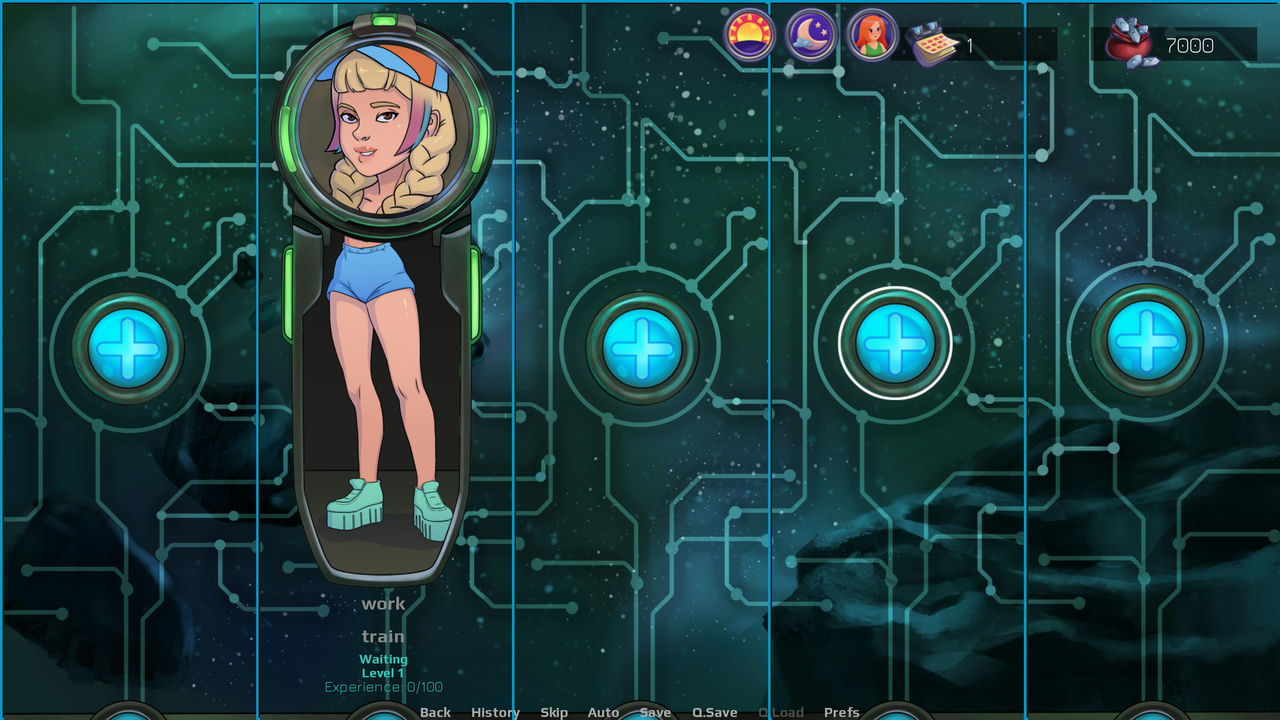
Task: Open the Prefs menu
Action: [841, 712]
